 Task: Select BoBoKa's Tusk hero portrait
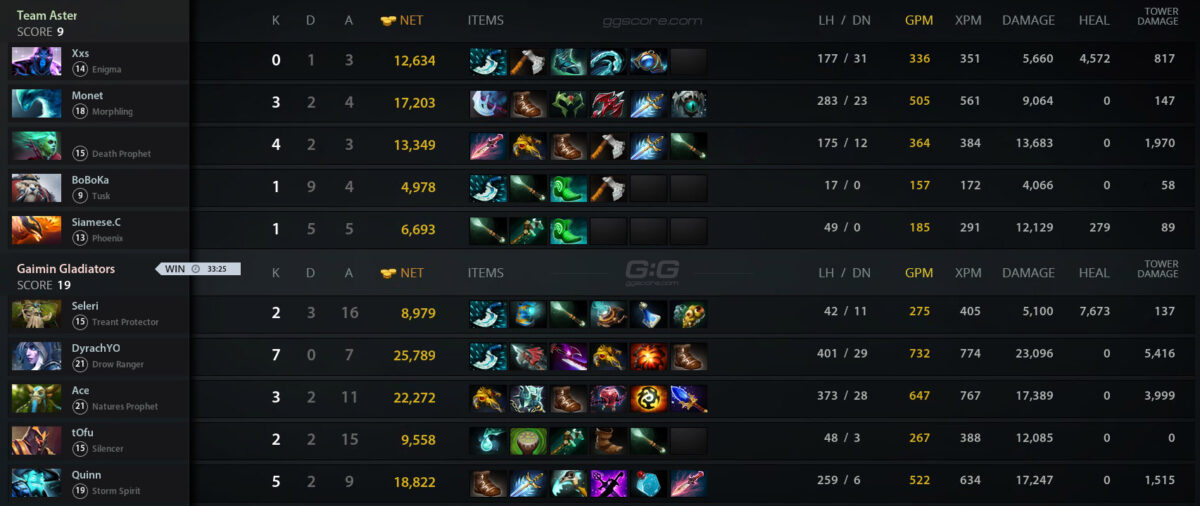pyautogui.click(x=37, y=187)
